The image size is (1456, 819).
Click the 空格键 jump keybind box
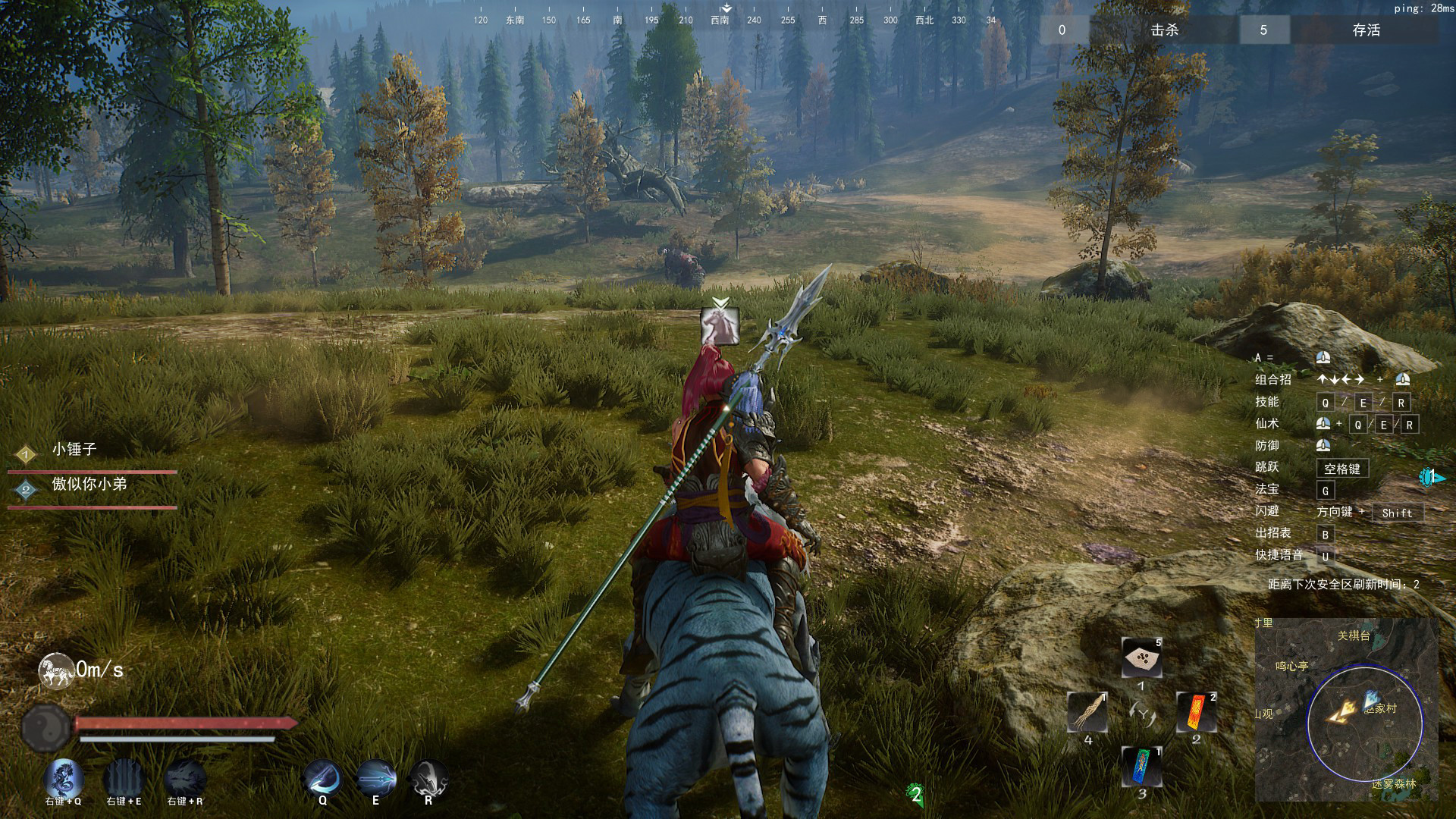tap(1343, 467)
